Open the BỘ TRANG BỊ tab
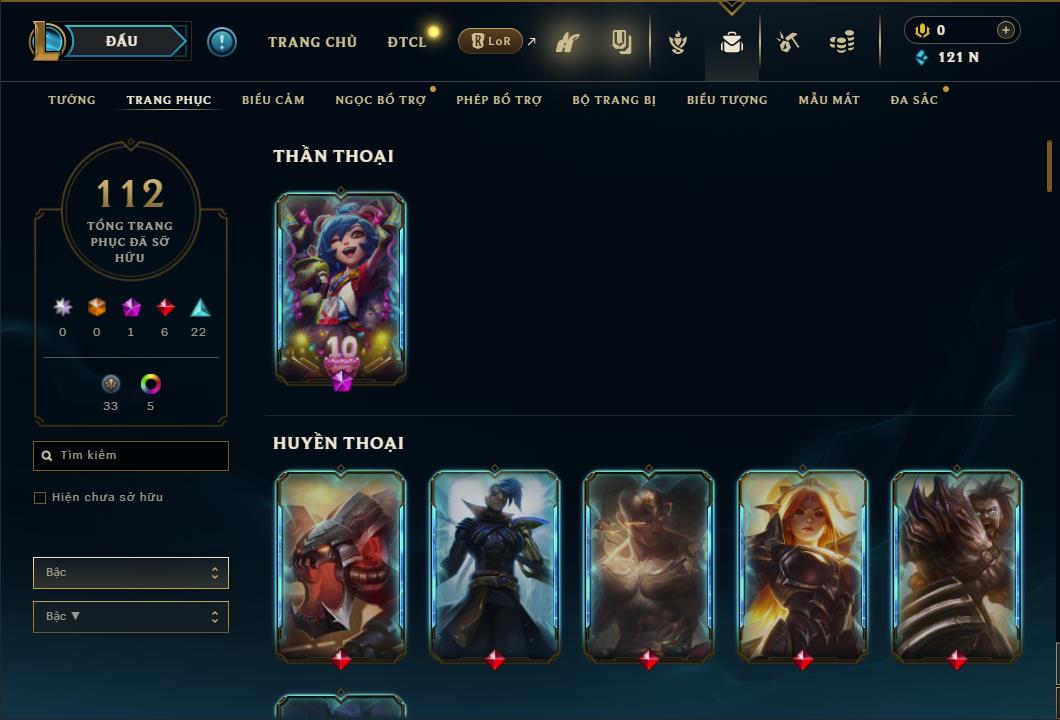The height and width of the screenshot is (720, 1060). 614,100
